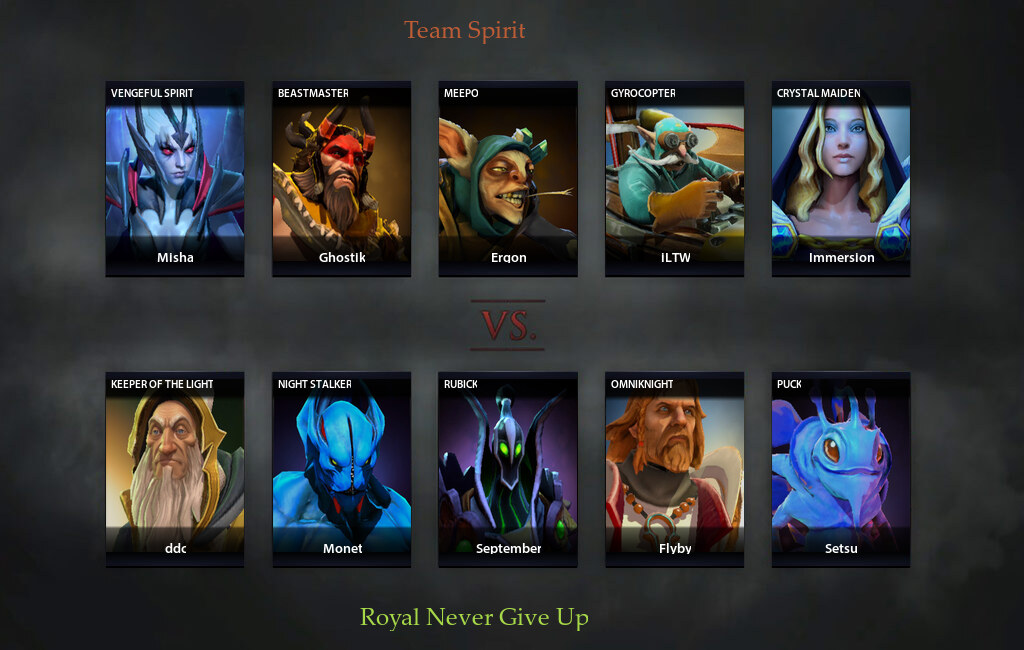Open the Gyrocopter card for ILTW

point(674,178)
